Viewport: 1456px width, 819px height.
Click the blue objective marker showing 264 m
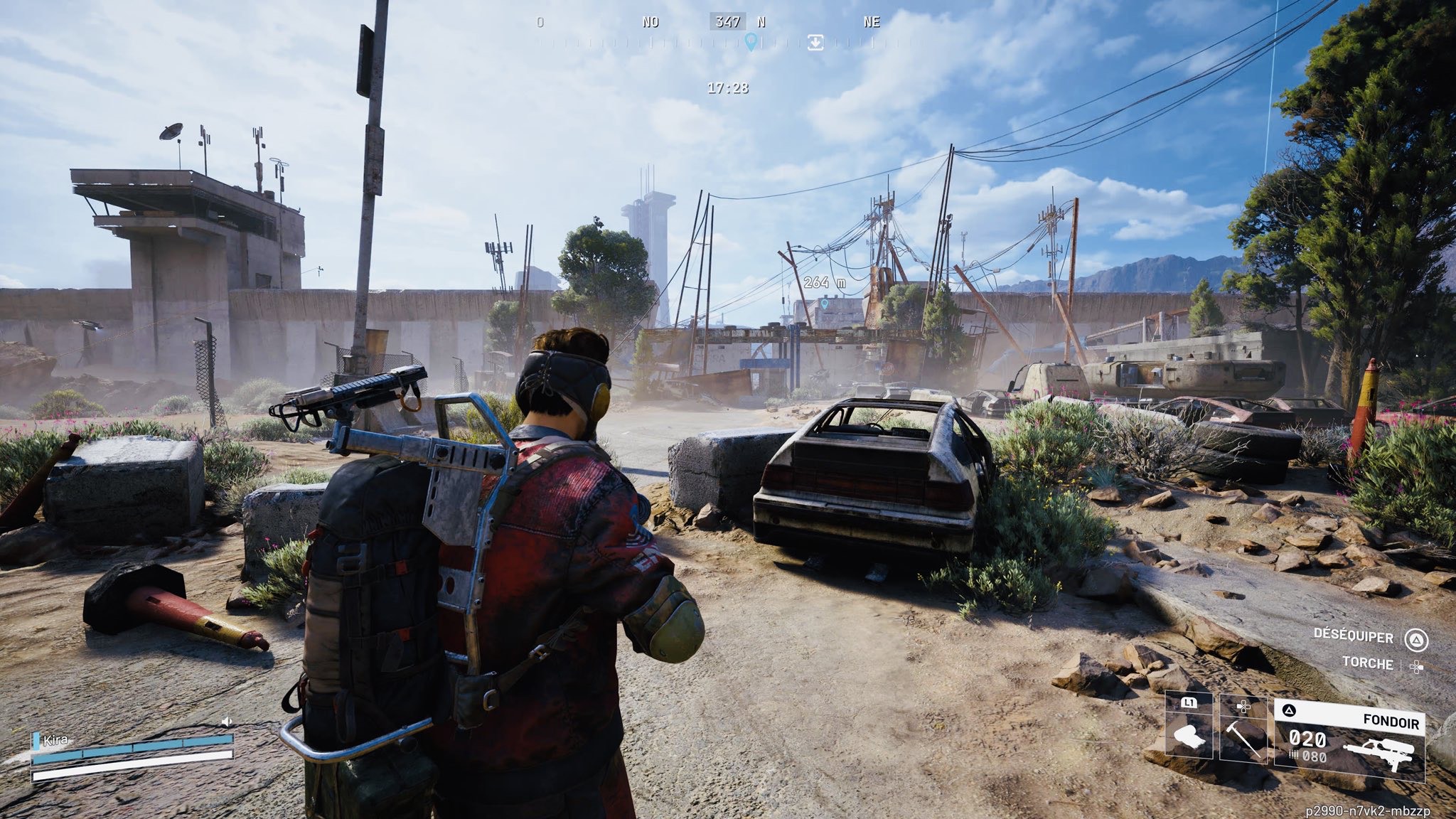click(825, 304)
